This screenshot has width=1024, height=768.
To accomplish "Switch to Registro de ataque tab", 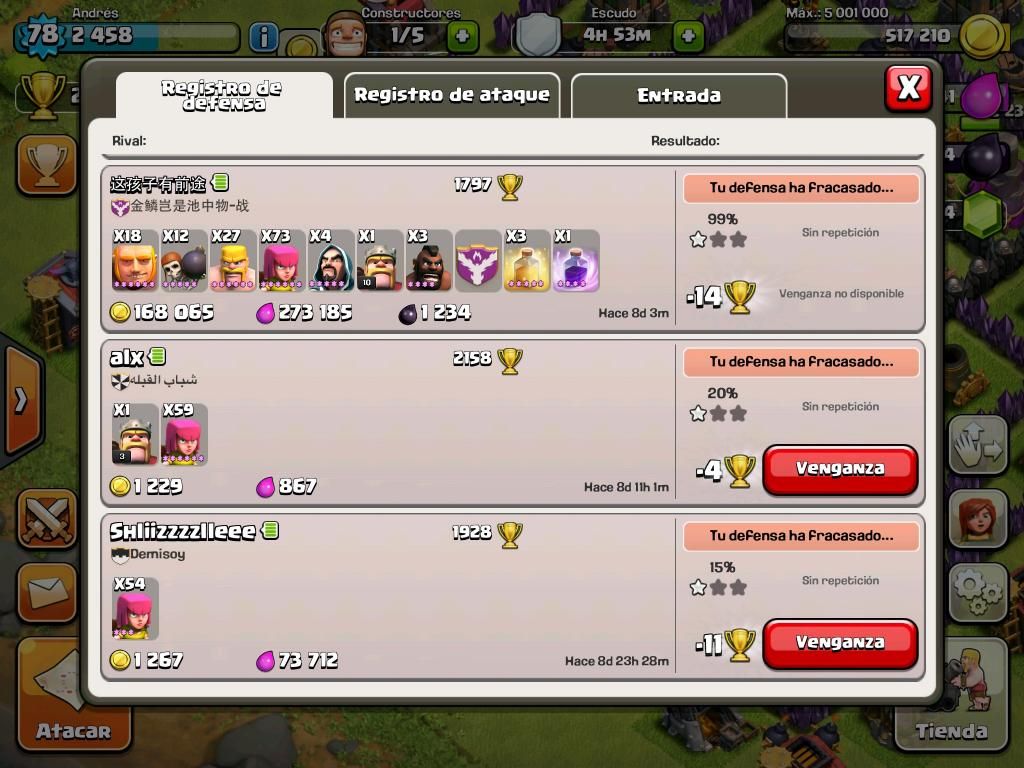I will [x=451, y=95].
